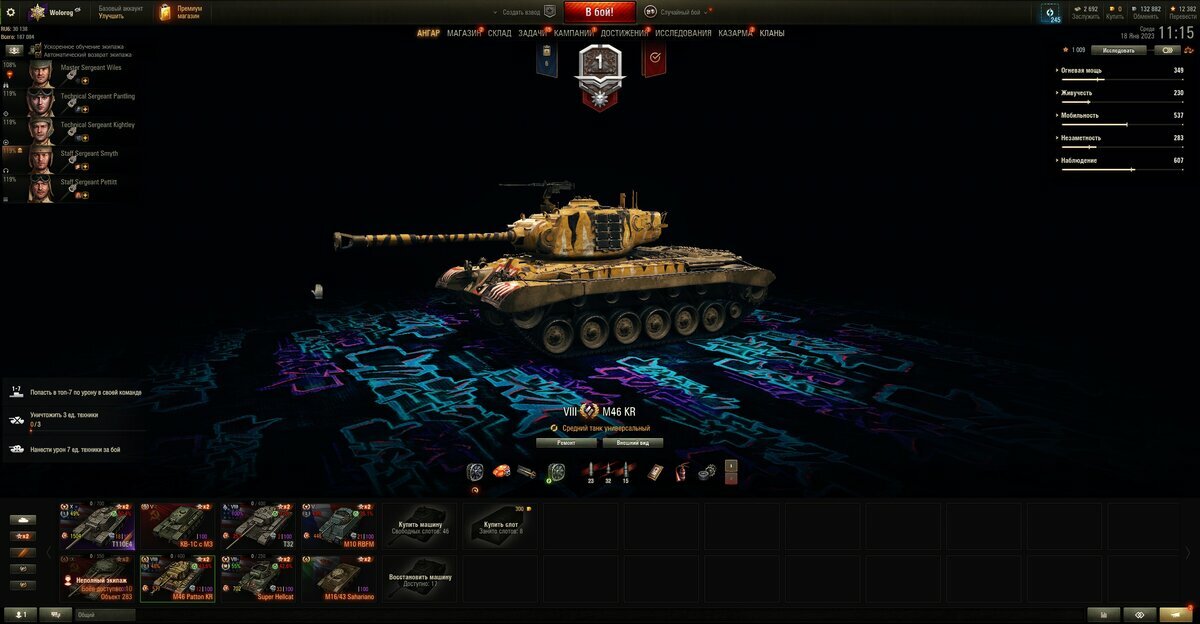The width and height of the screenshot is (1200, 624).
Task: Select the fire extinguisher consumable slot
Action: [682, 471]
